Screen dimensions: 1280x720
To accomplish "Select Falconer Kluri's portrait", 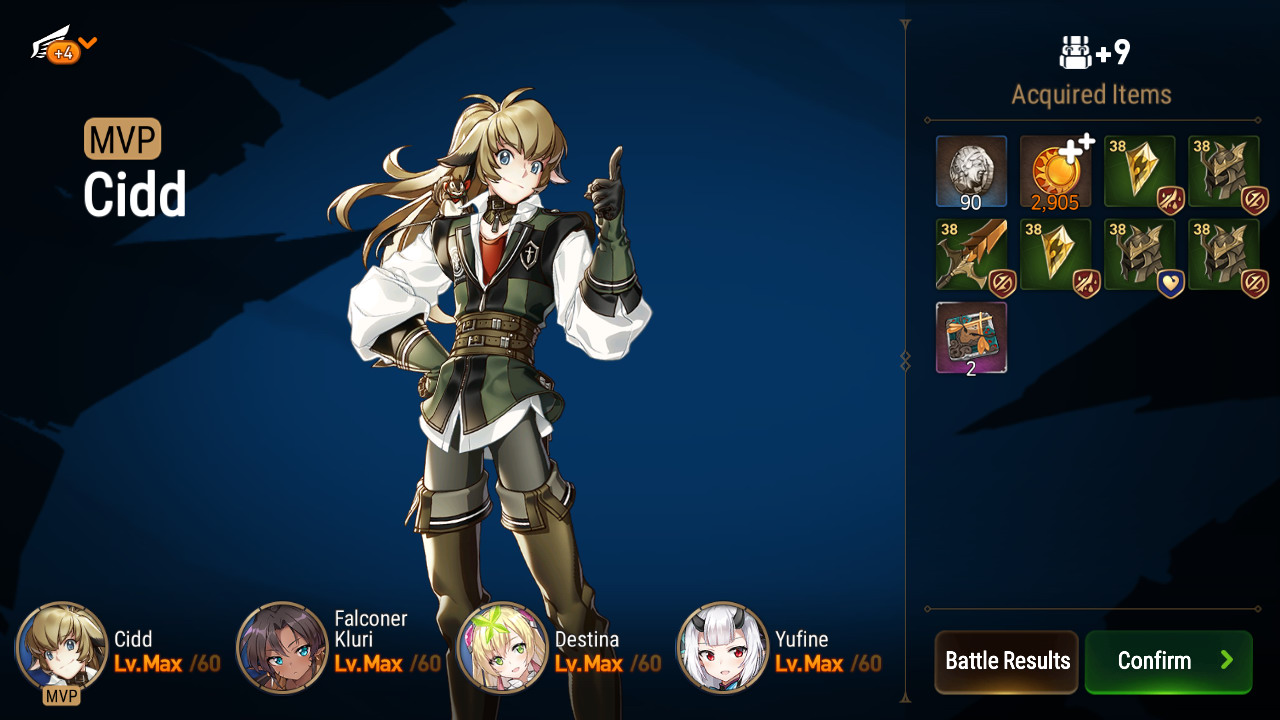I will pos(282,647).
